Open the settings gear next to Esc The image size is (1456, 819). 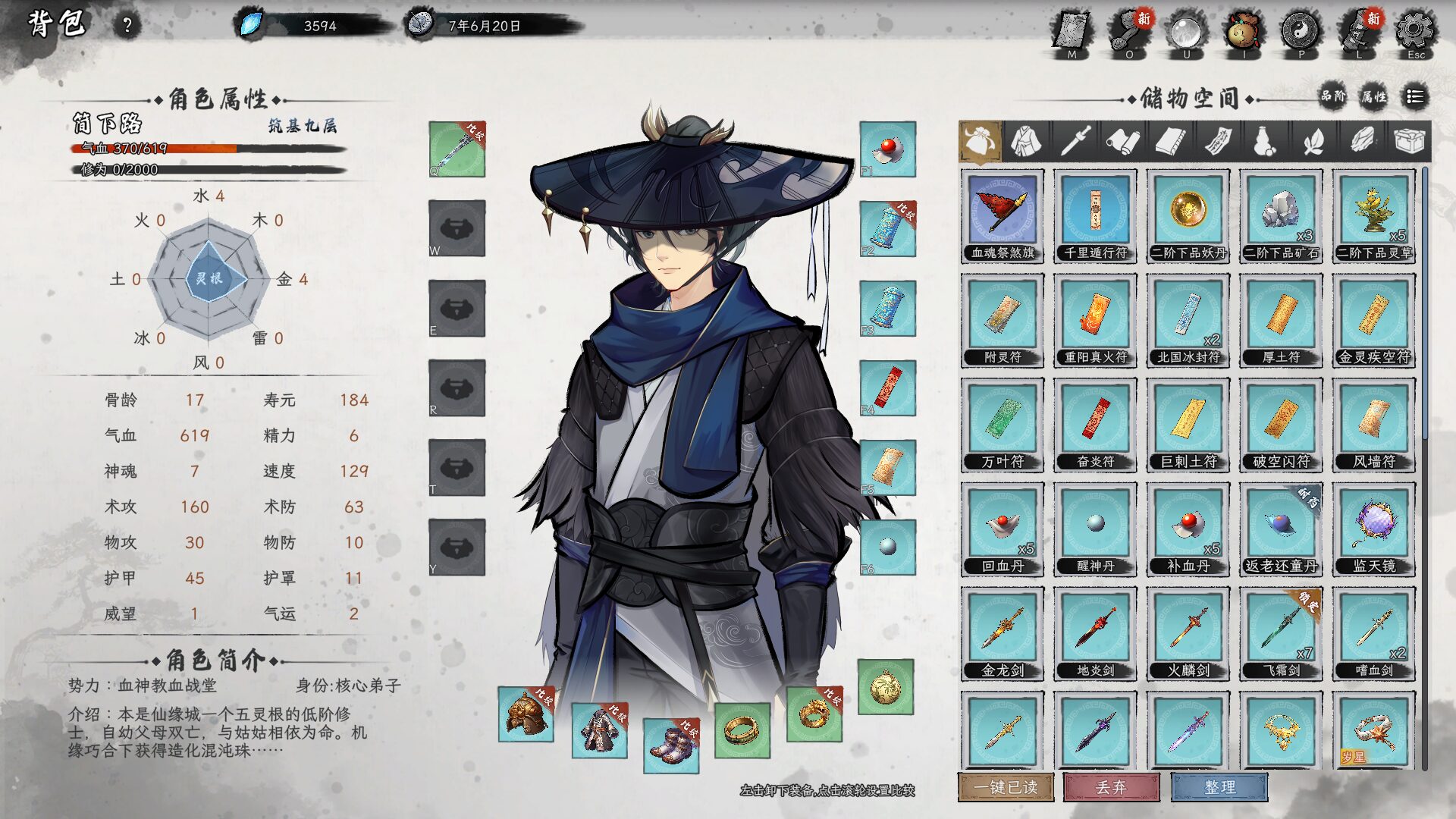tap(1414, 32)
